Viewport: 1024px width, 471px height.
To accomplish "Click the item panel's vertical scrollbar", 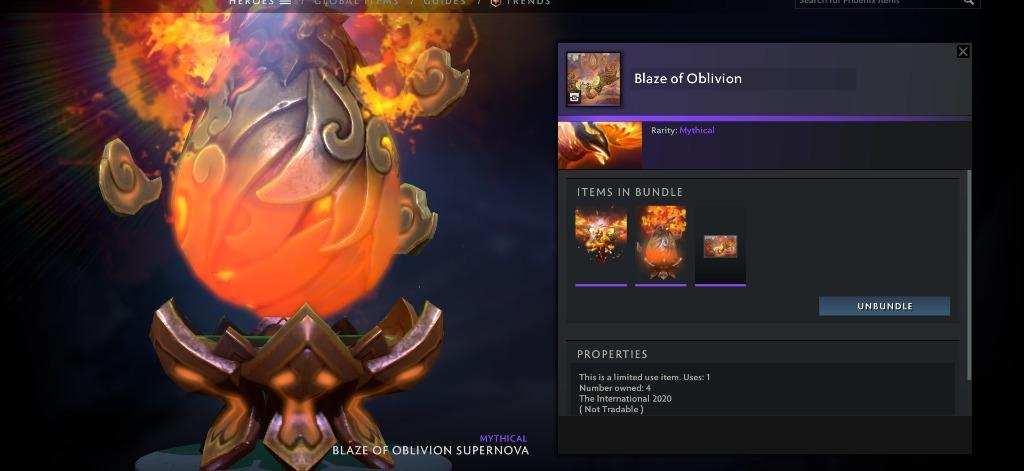I will coord(967,275).
